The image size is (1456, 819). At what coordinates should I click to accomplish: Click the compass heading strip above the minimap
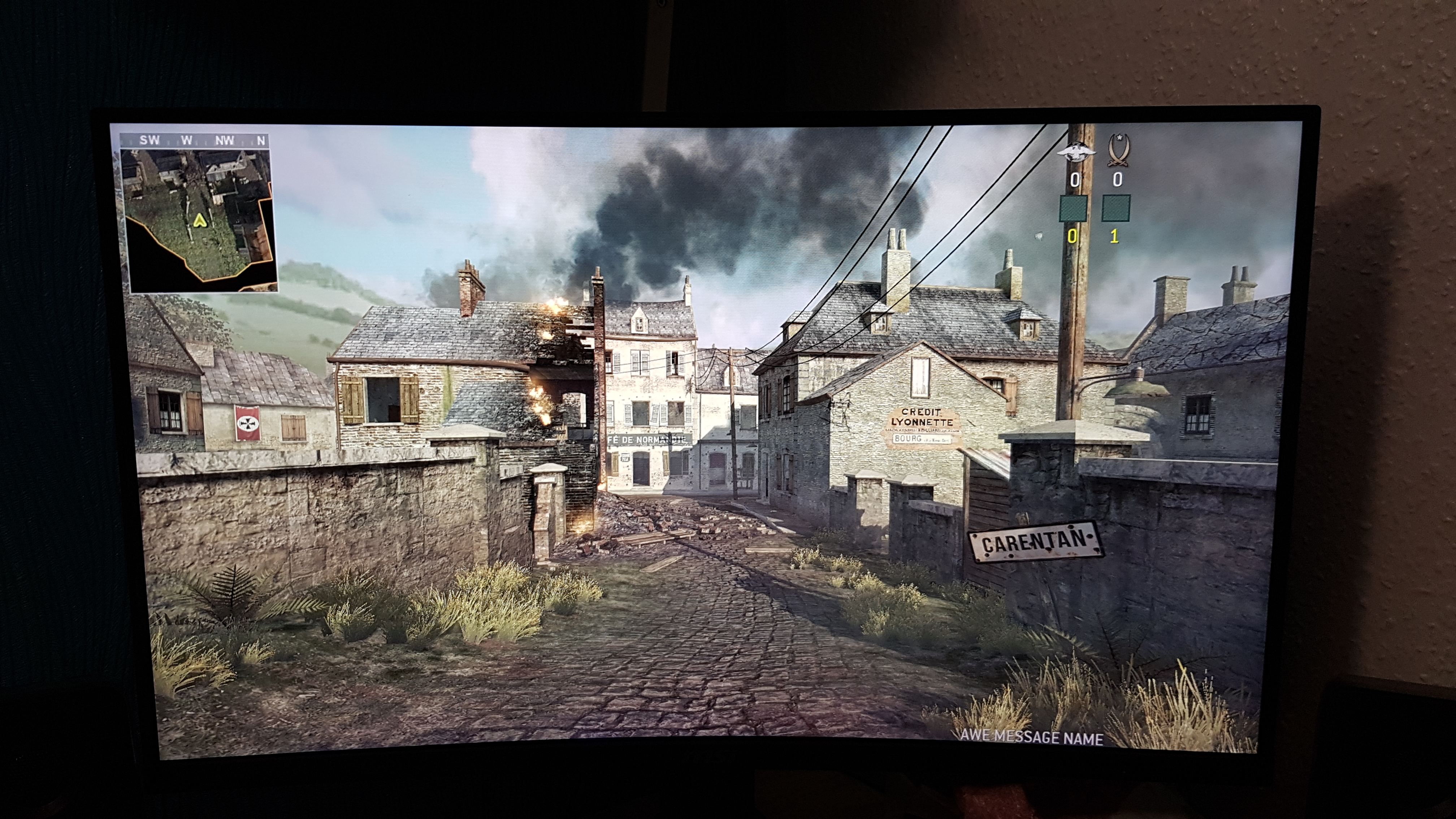(x=195, y=140)
